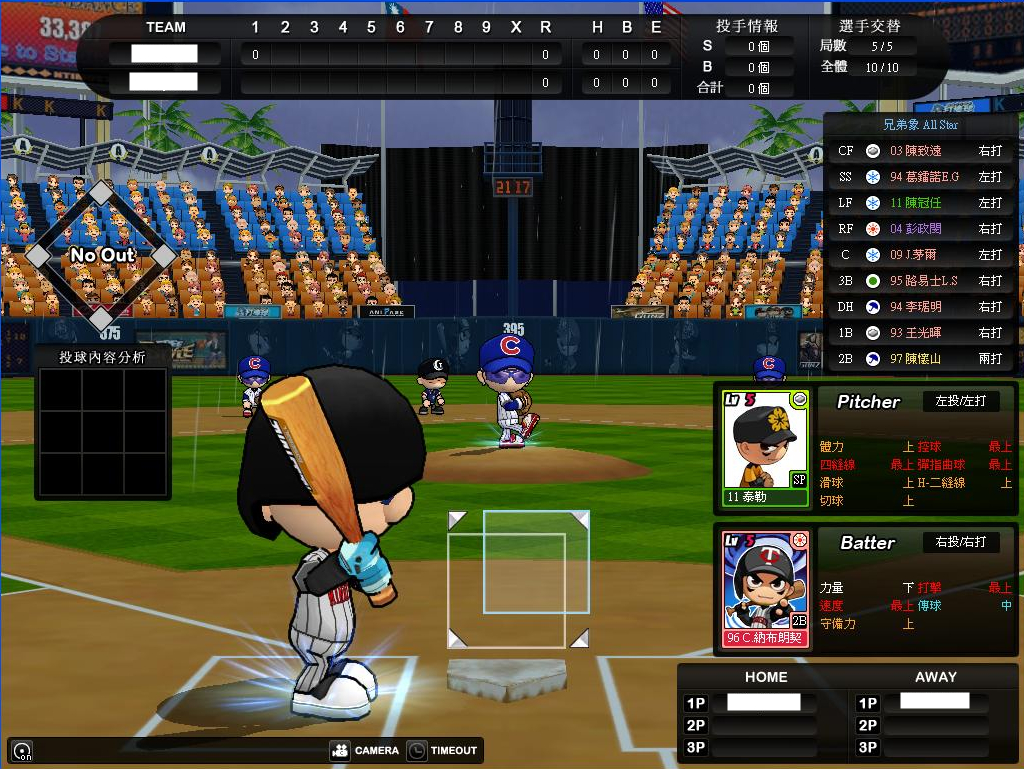1024x769 pixels.
Task: Call a TIMEOUT
Action: [442, 750]
